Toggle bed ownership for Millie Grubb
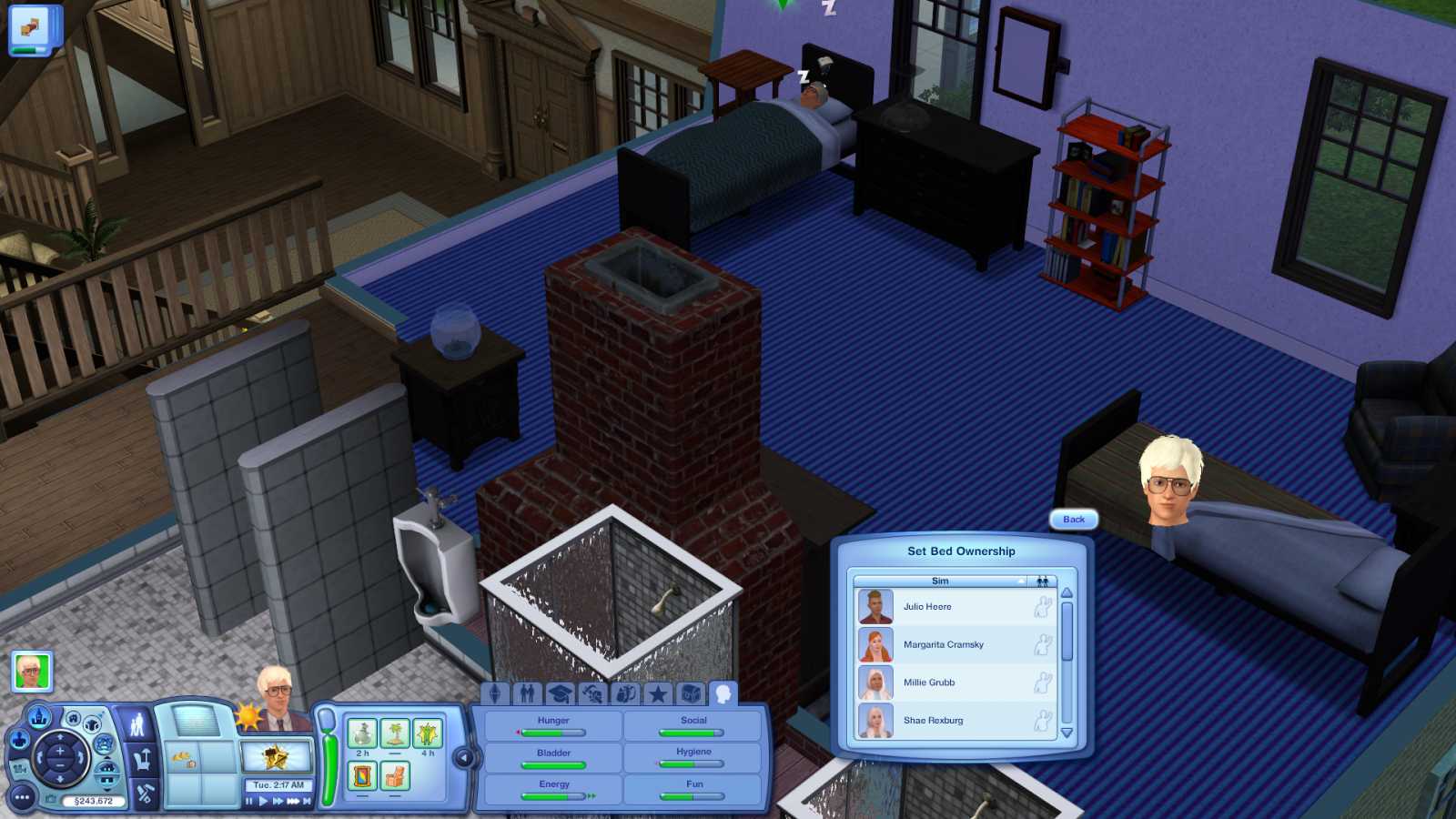The image size is (1456, 819). tap(1044, 682)
